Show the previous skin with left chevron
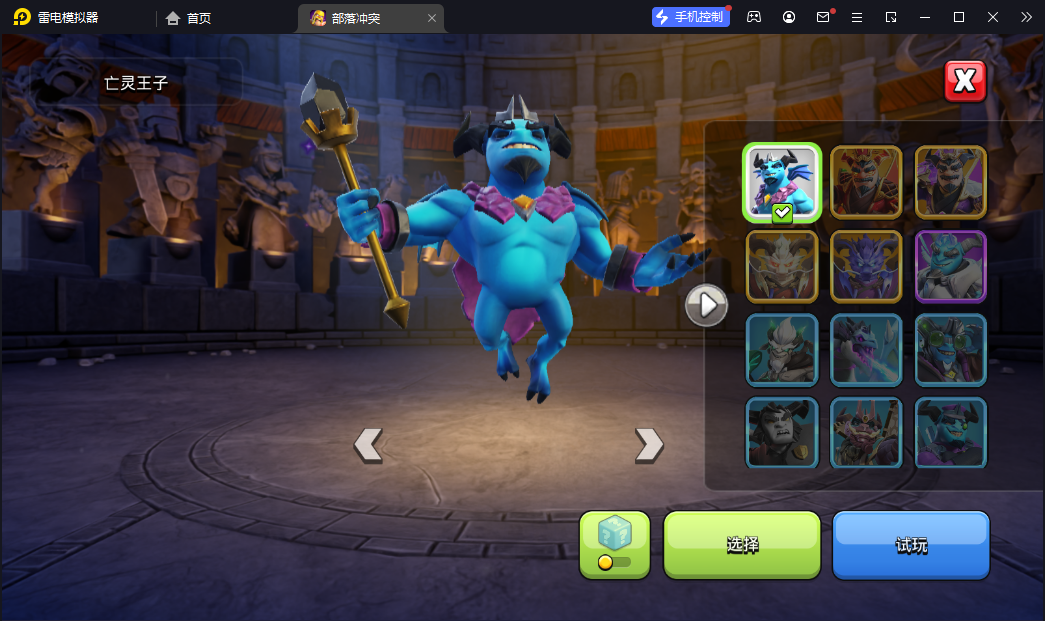1045x621 pixels. [368, 444]
